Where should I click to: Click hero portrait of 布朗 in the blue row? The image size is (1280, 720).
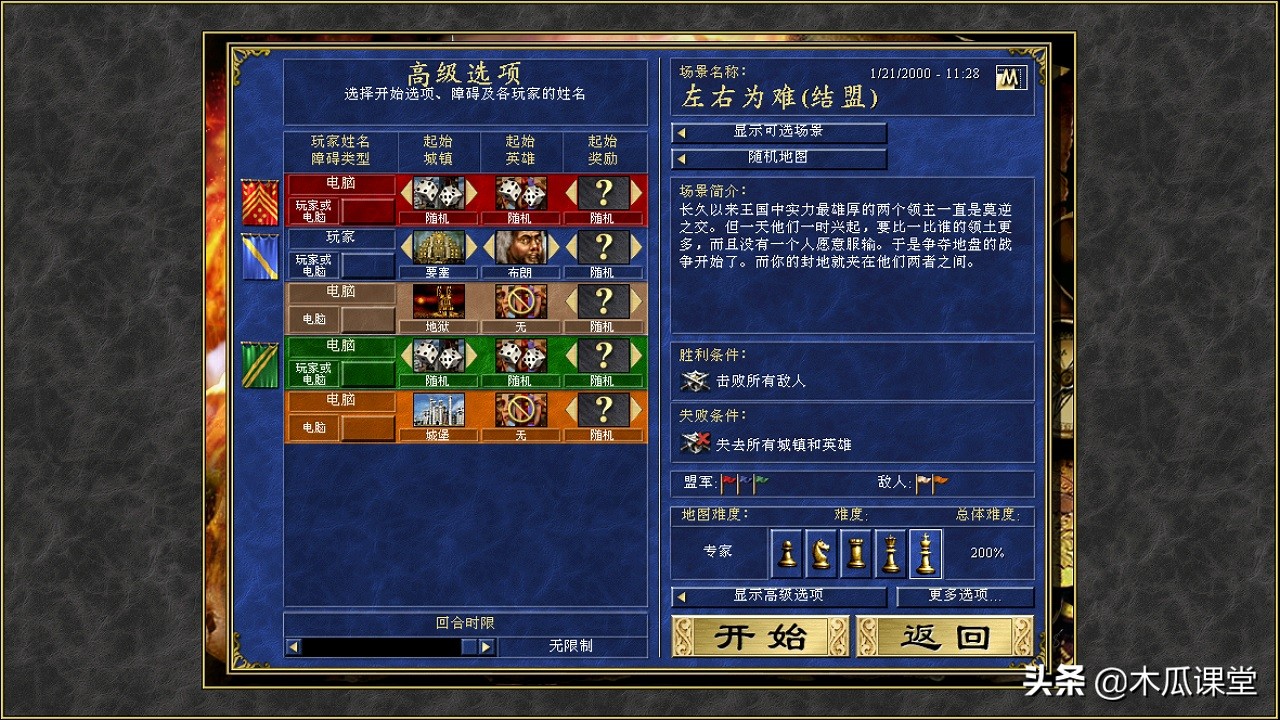click(x=523, y=248)
